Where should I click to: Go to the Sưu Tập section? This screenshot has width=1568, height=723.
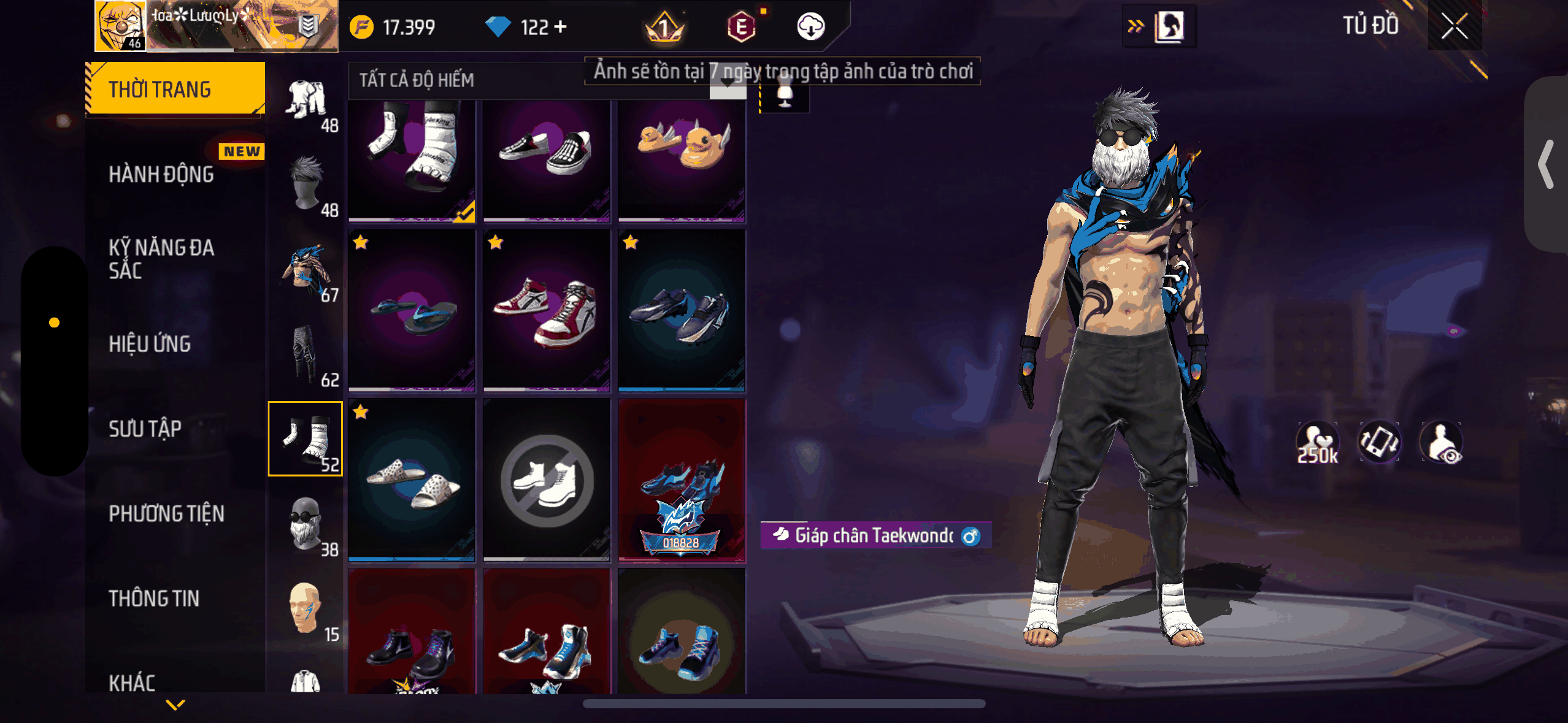145,429
